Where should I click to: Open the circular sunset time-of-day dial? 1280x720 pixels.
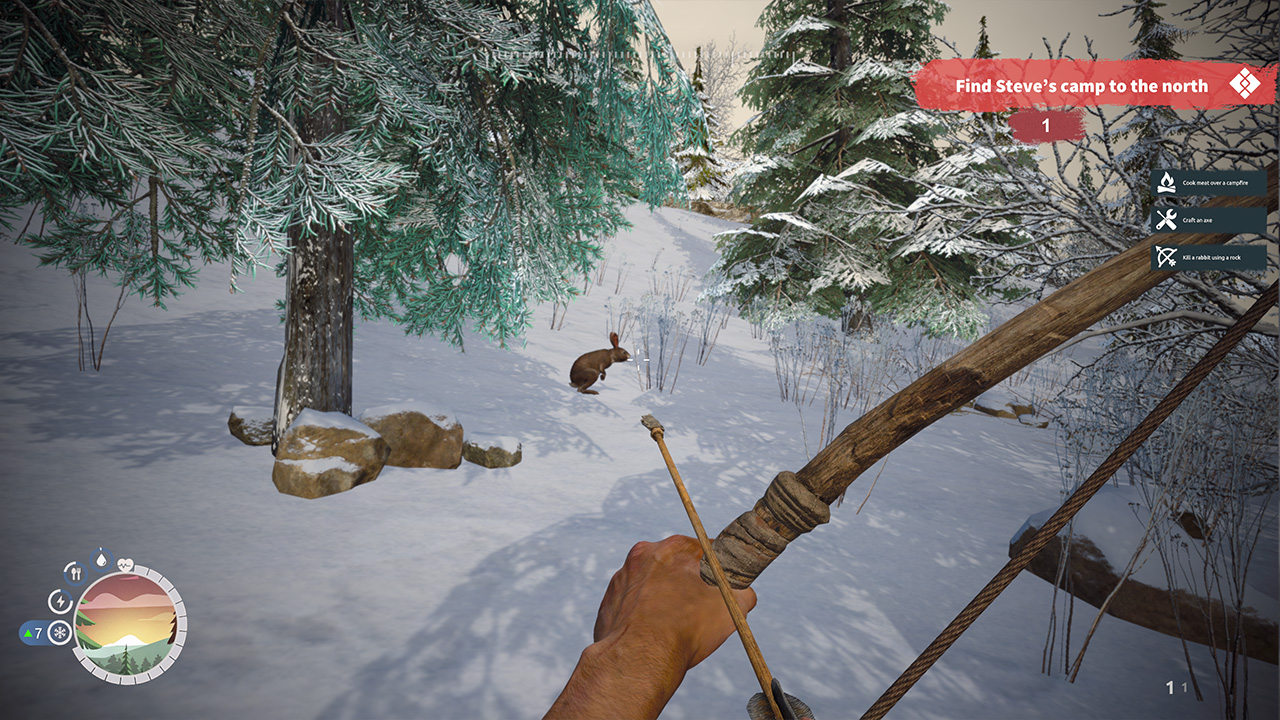pos(126,627)
